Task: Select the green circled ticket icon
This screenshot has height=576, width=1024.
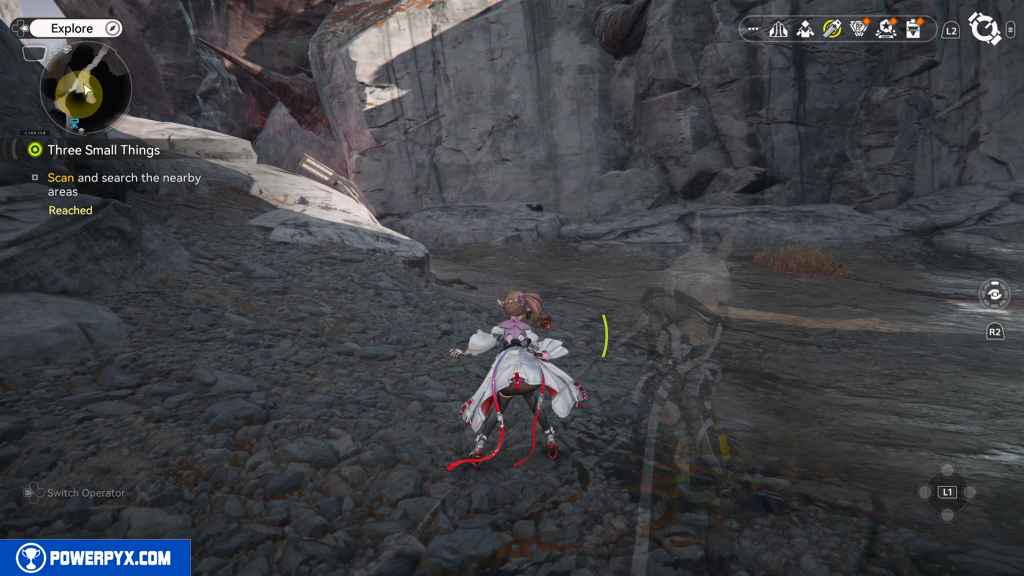Action: 831,29
